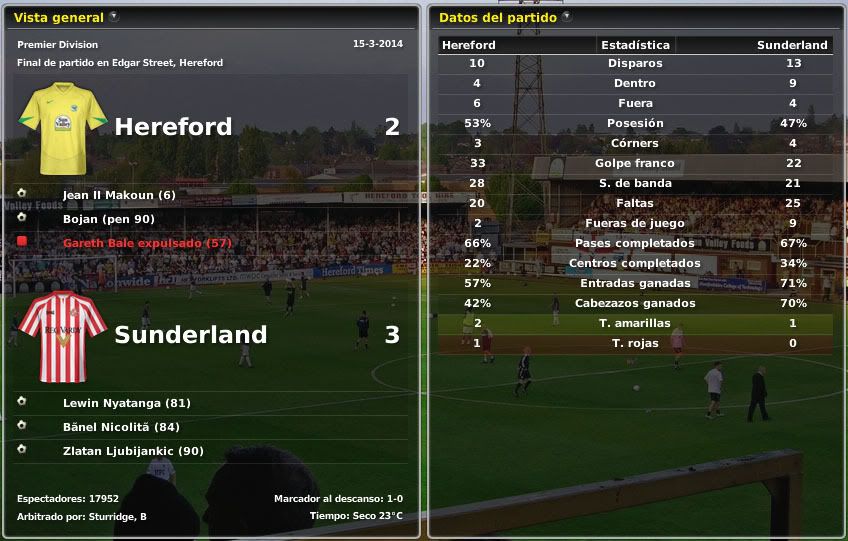The width and height of the screenshot is (848, 541).
Task: Select the Hereford team name
Action: pyautogui.click(x=173, y=127)
